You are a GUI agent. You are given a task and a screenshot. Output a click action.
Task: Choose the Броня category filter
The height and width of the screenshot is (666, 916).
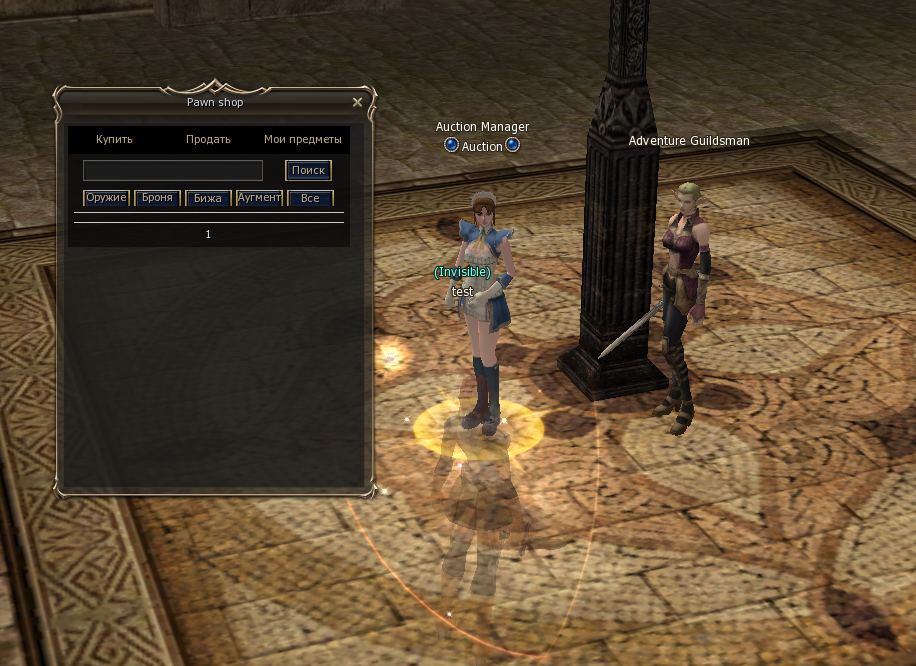(157, 198)
